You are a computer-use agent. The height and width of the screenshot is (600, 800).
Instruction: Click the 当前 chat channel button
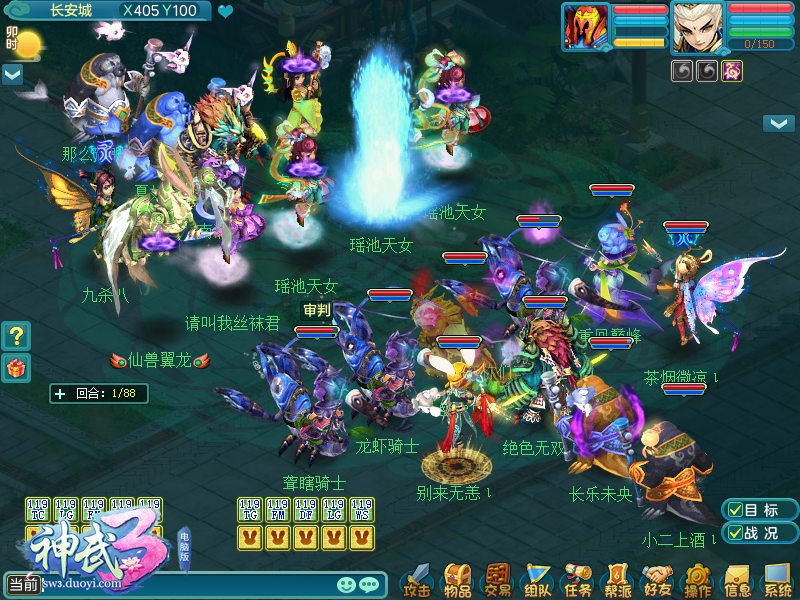[x=23, y=584]
